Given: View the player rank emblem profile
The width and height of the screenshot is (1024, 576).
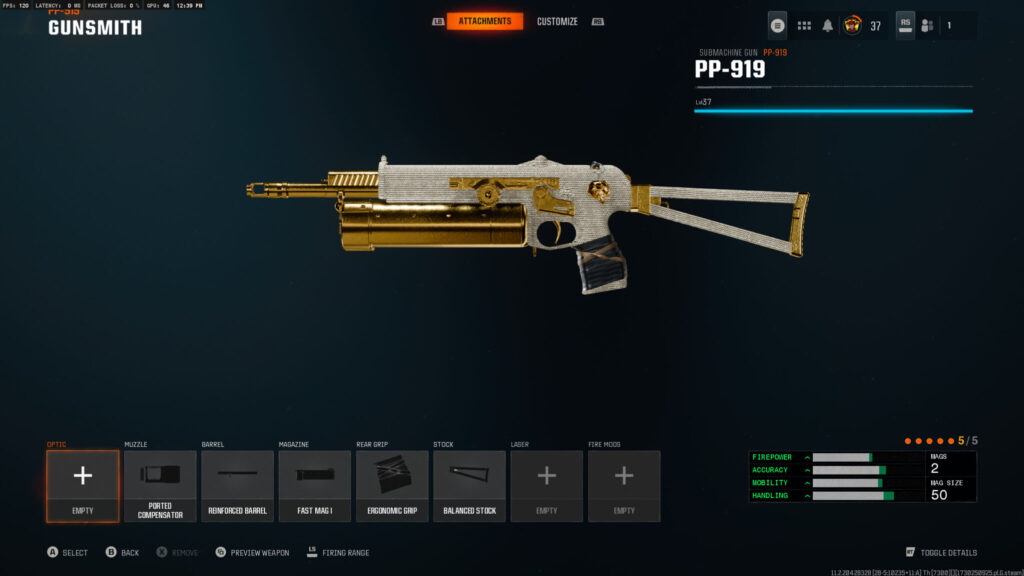Looking at the screenshot, I should point(853,25).
